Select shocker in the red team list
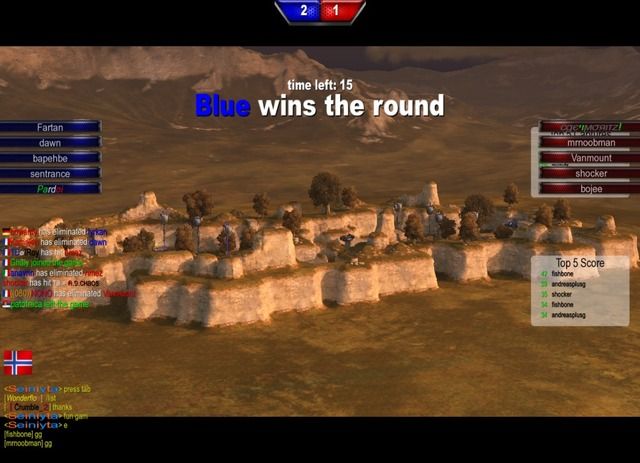640x463 pixels. [590, 173]
